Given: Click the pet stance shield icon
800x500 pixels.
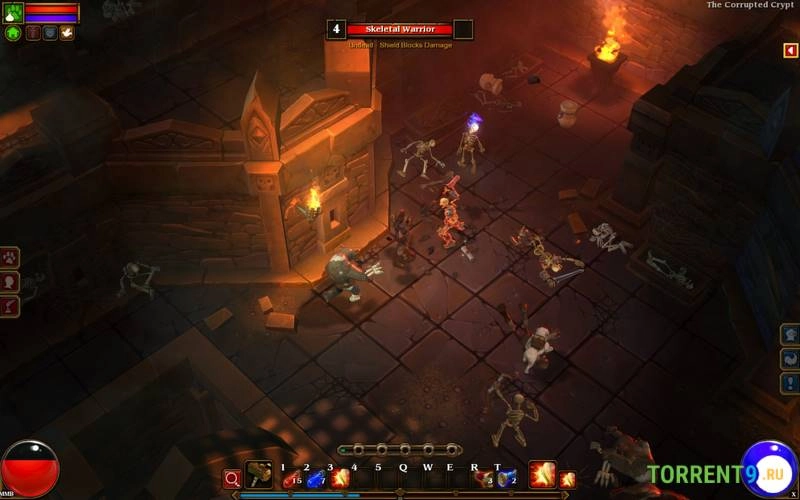Looking at the screenshot, I should point(49,33).
